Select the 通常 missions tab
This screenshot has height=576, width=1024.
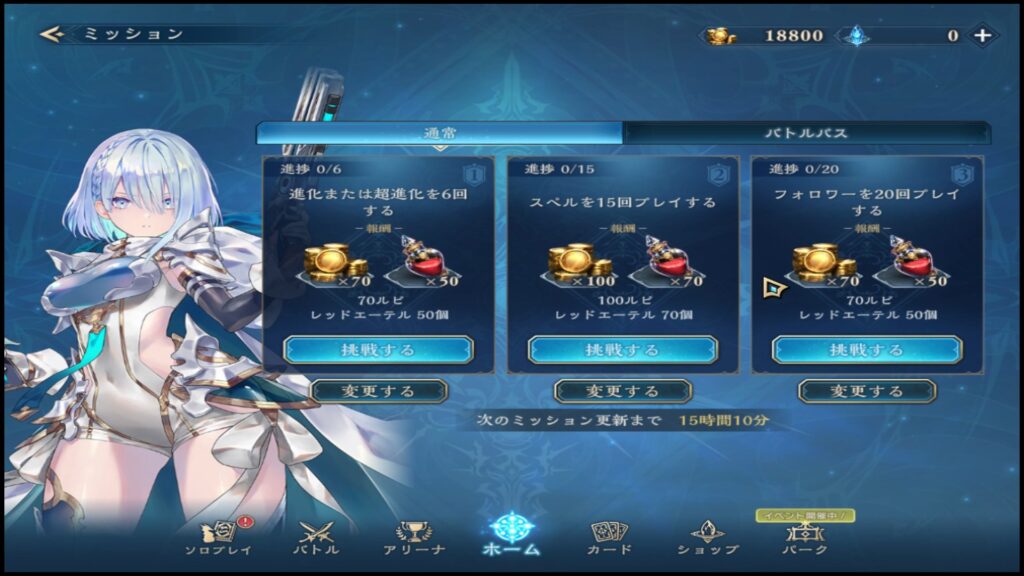[439, 133]
